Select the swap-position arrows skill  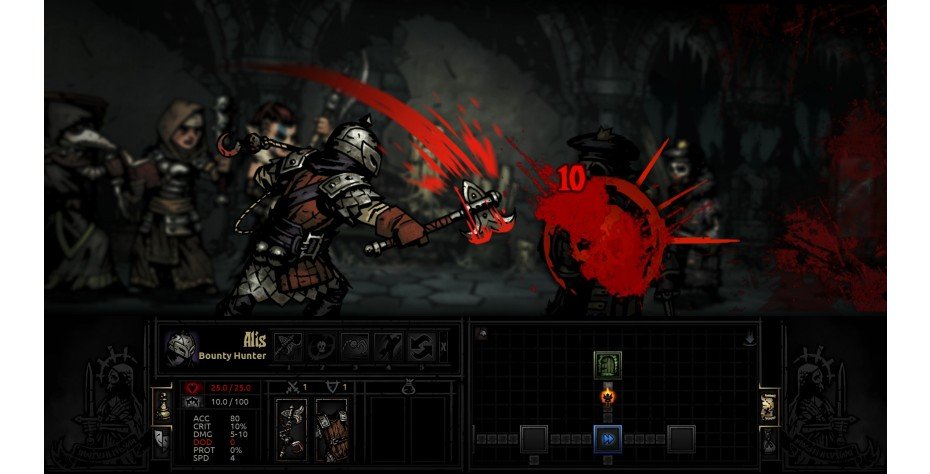[422, 347]
